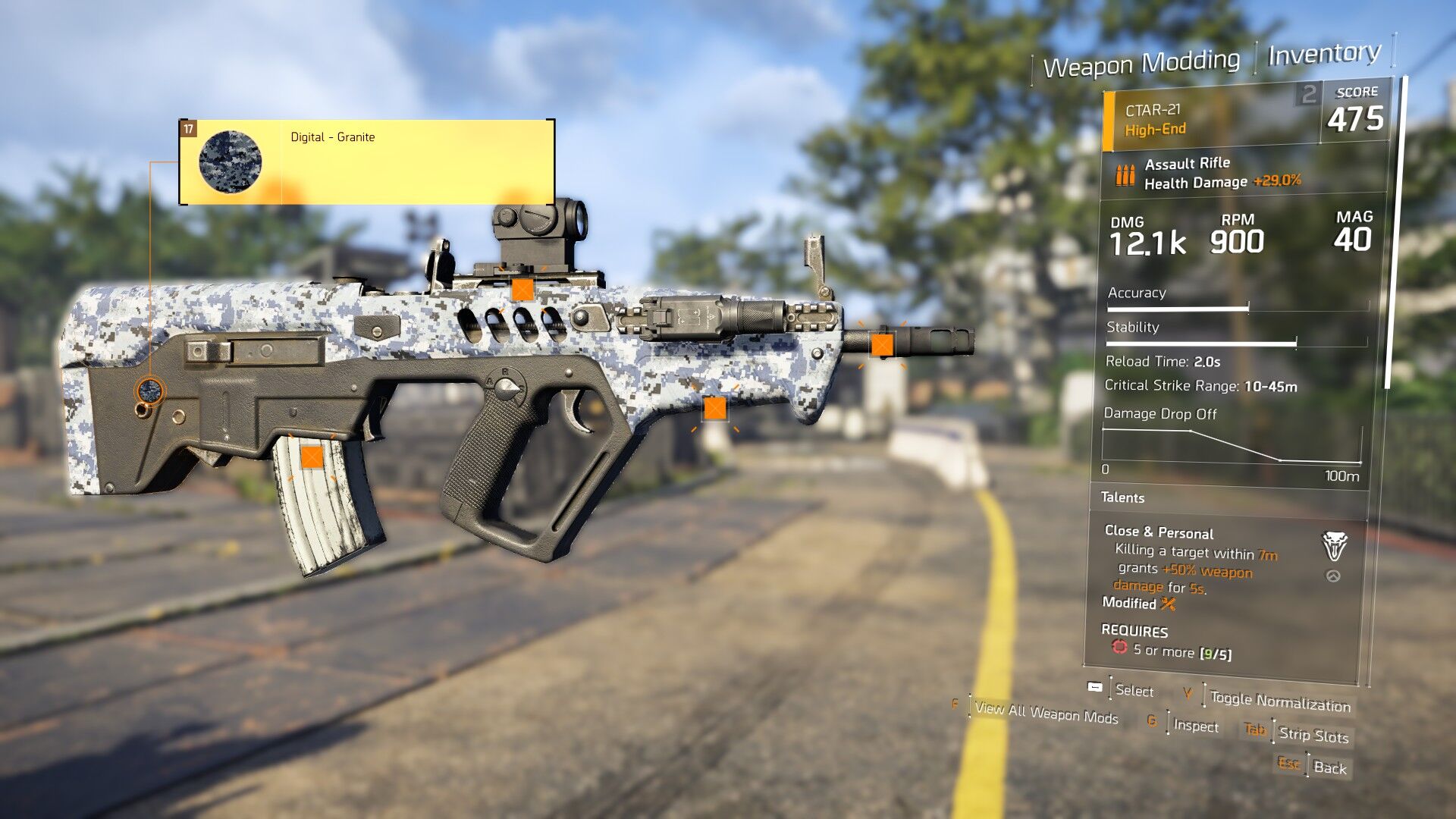This screenshot has width=1456, height=819.
Task: Select the magazine mod slot marker
Action: [312, 457]
